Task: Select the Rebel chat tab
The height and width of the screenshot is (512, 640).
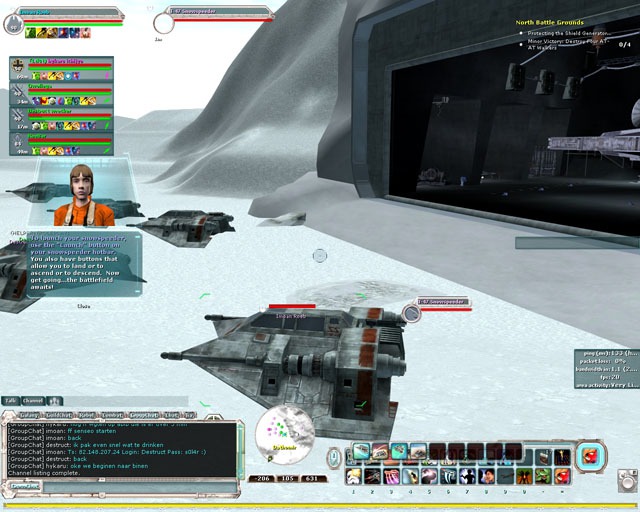Action: tap(86, 414)
